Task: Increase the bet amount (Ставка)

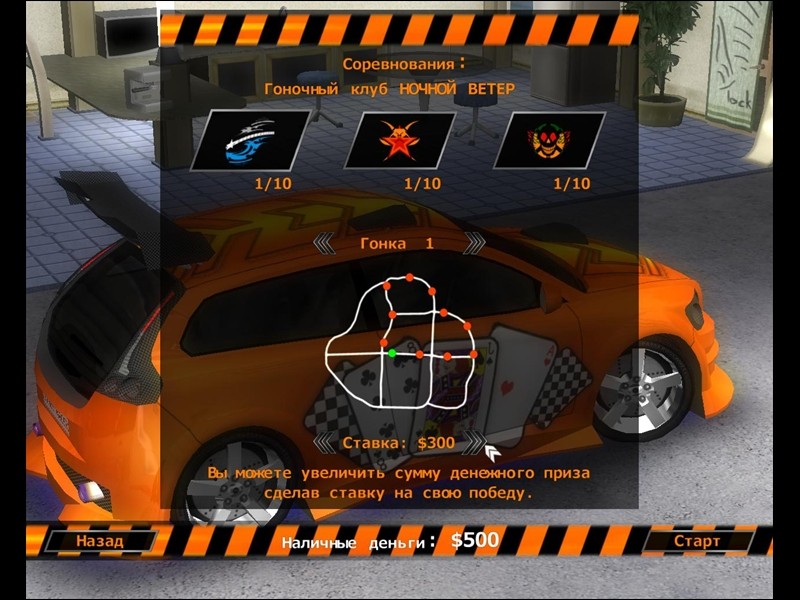Action: 474,442
